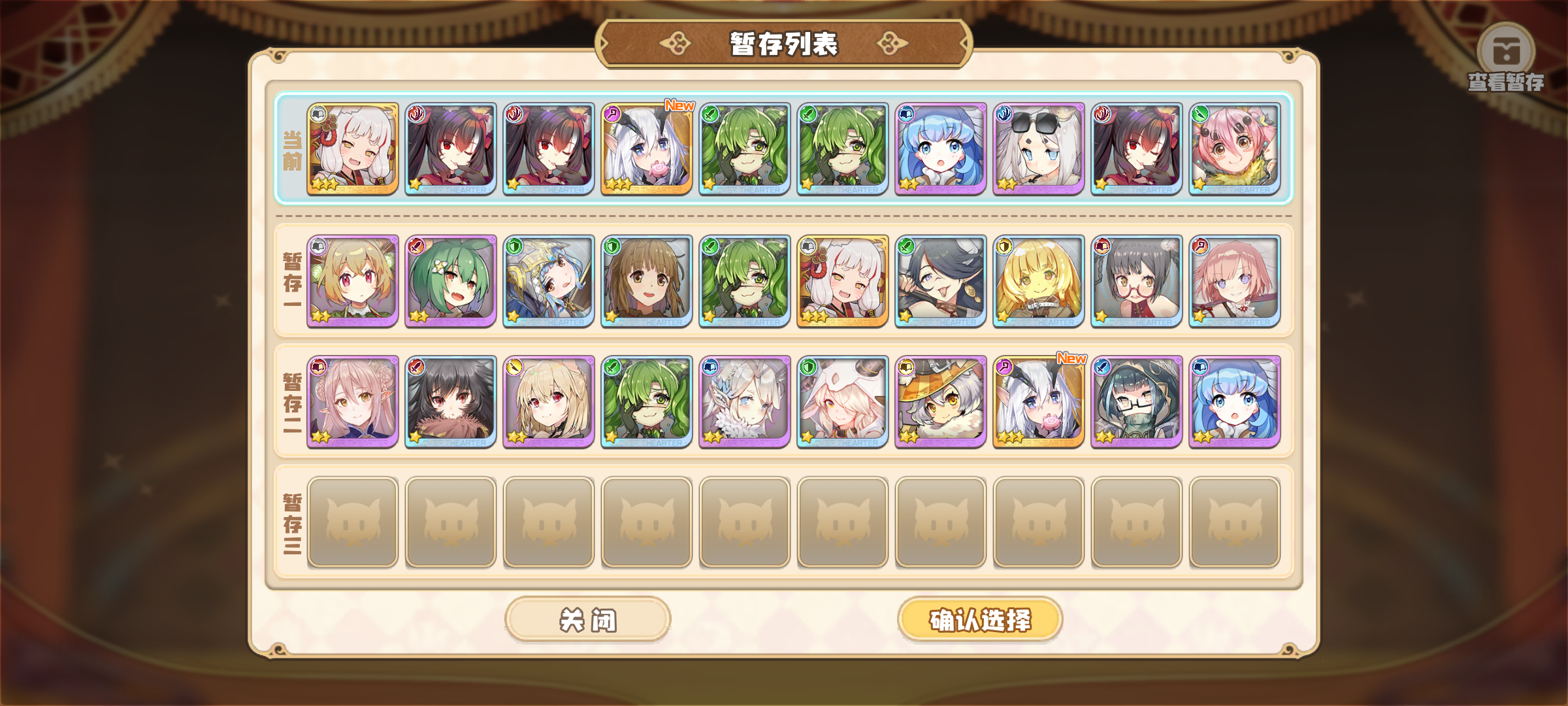Select the 暂存三 row label
The image size is (1568, 706).
294,523
